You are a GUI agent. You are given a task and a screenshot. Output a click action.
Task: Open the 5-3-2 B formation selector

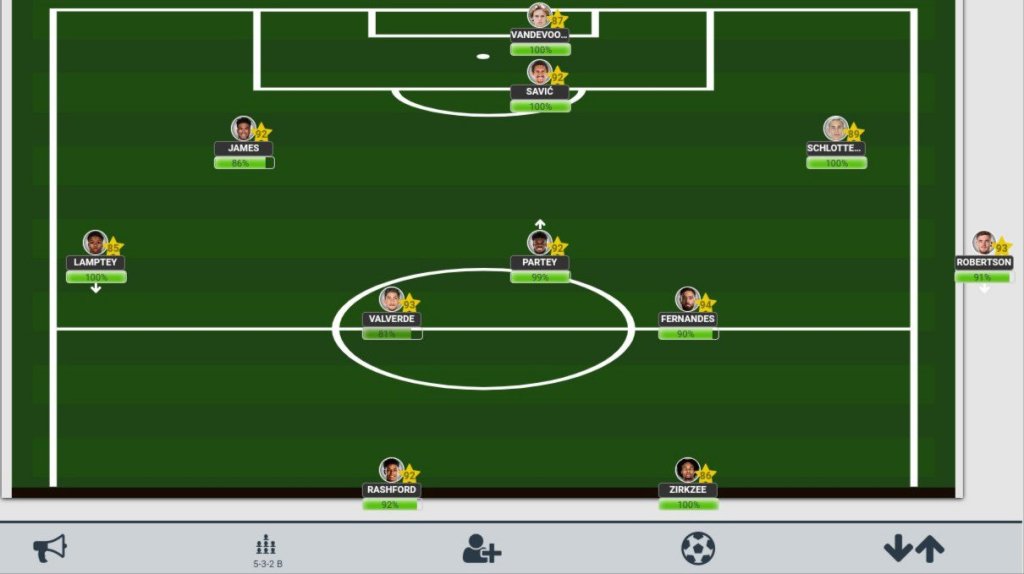(267, 549)
